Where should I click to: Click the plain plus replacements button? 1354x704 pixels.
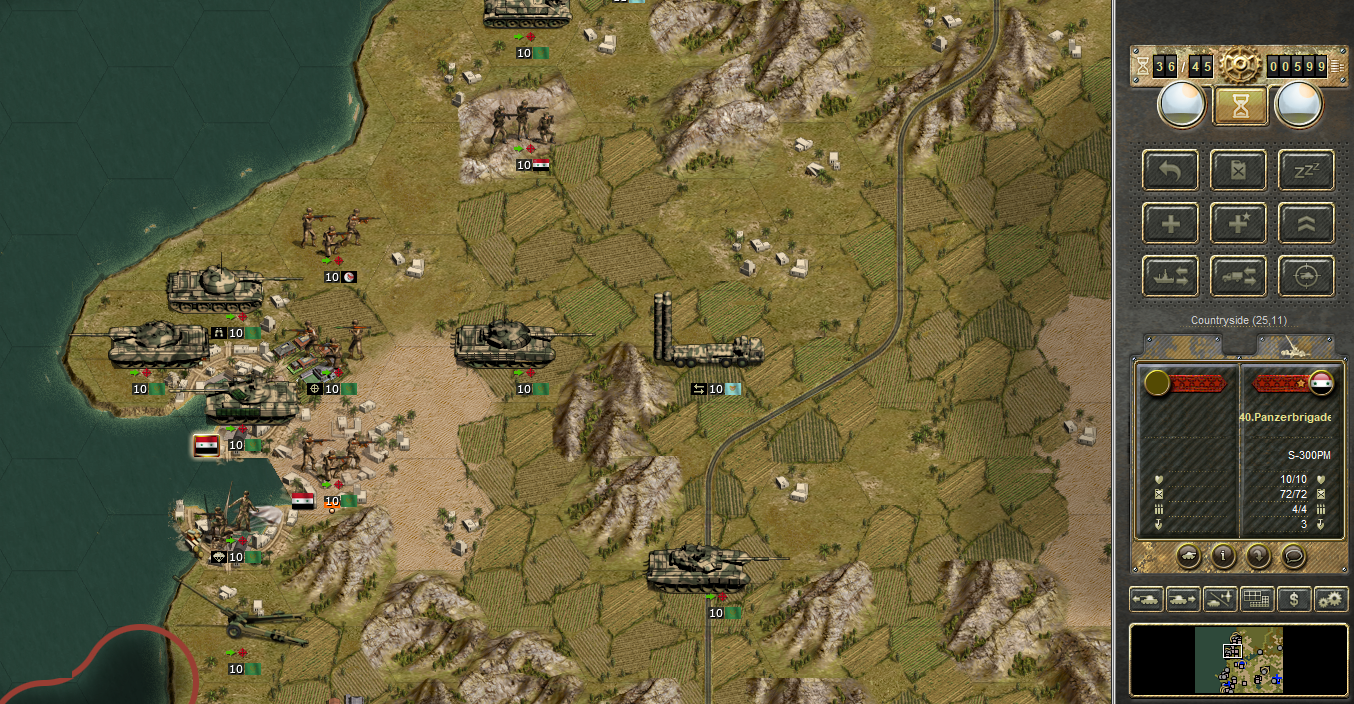[1170, 223]
